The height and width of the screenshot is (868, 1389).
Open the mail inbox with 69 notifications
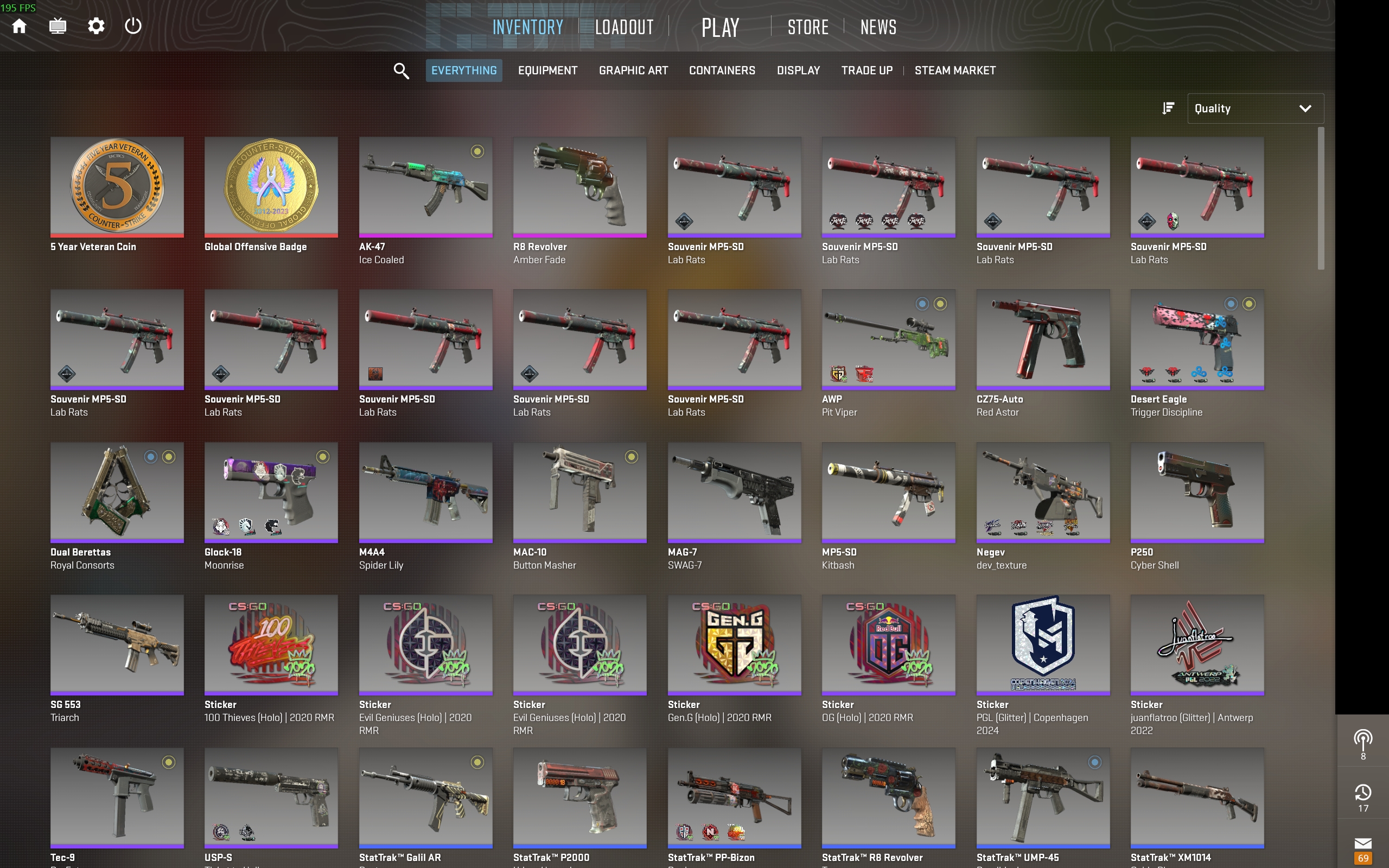pos(1362,849)
